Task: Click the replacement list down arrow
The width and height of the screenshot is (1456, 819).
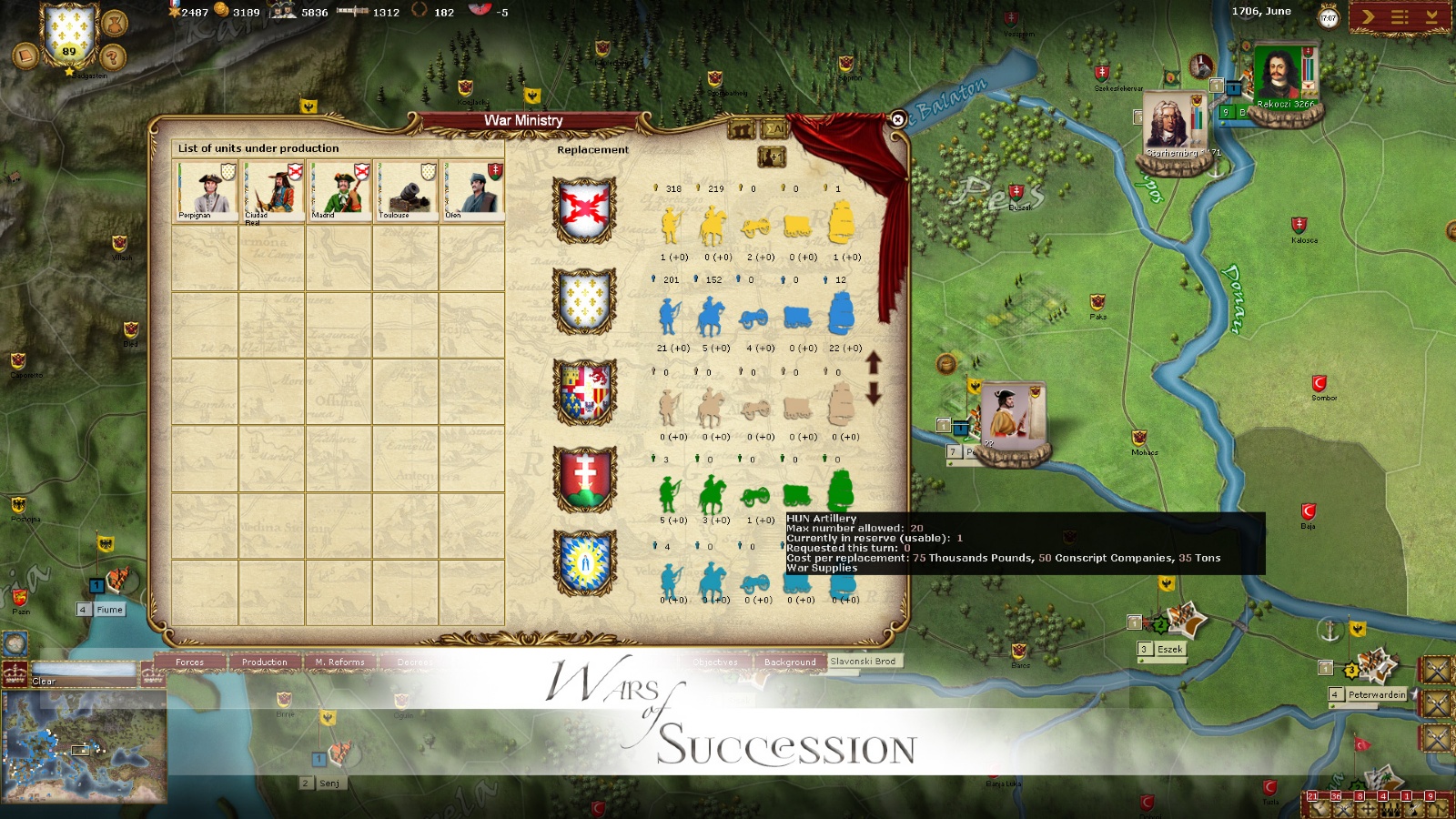Action: (x=874, y=394)
